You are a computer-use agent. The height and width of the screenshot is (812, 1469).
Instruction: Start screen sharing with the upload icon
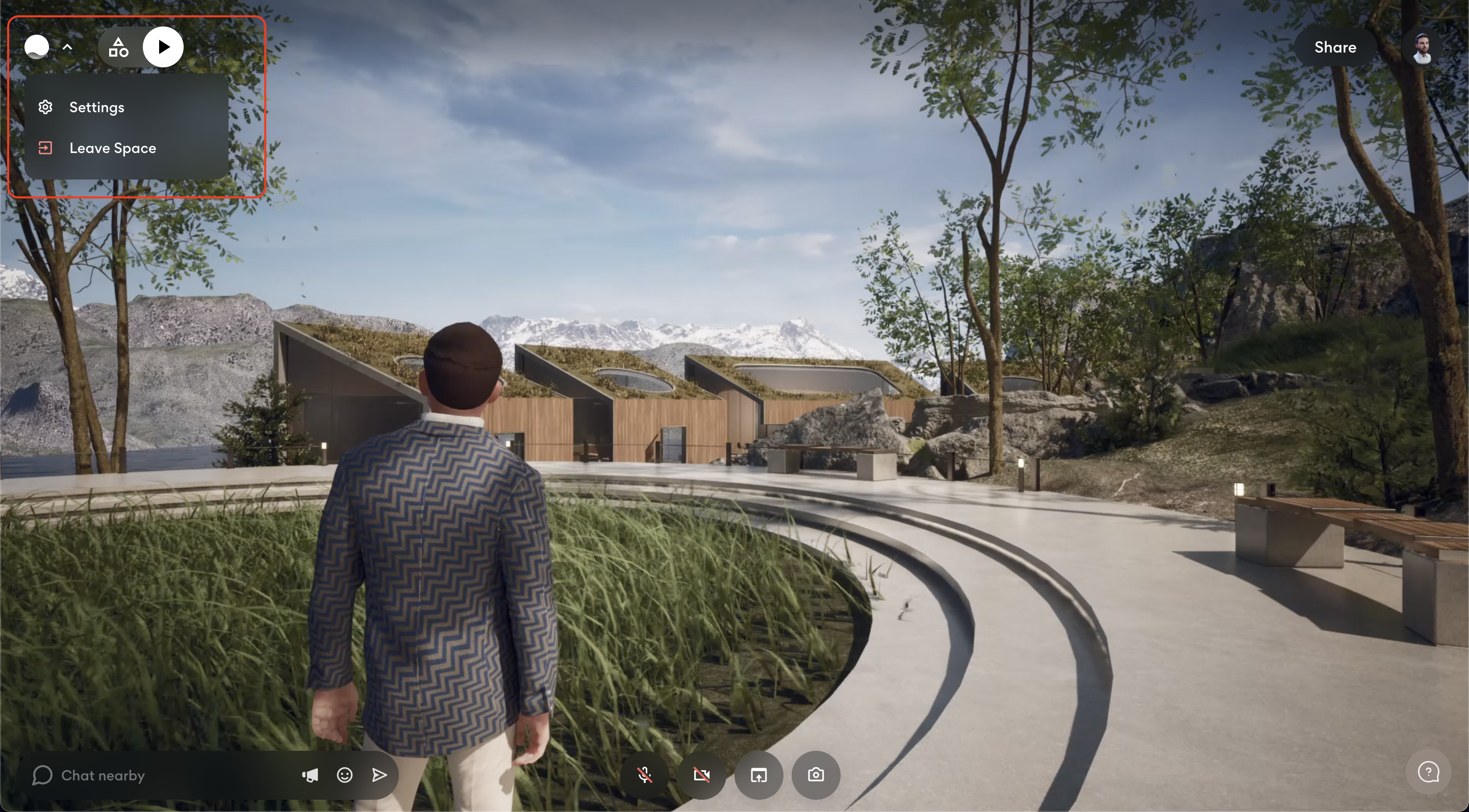tap(758, 775)
